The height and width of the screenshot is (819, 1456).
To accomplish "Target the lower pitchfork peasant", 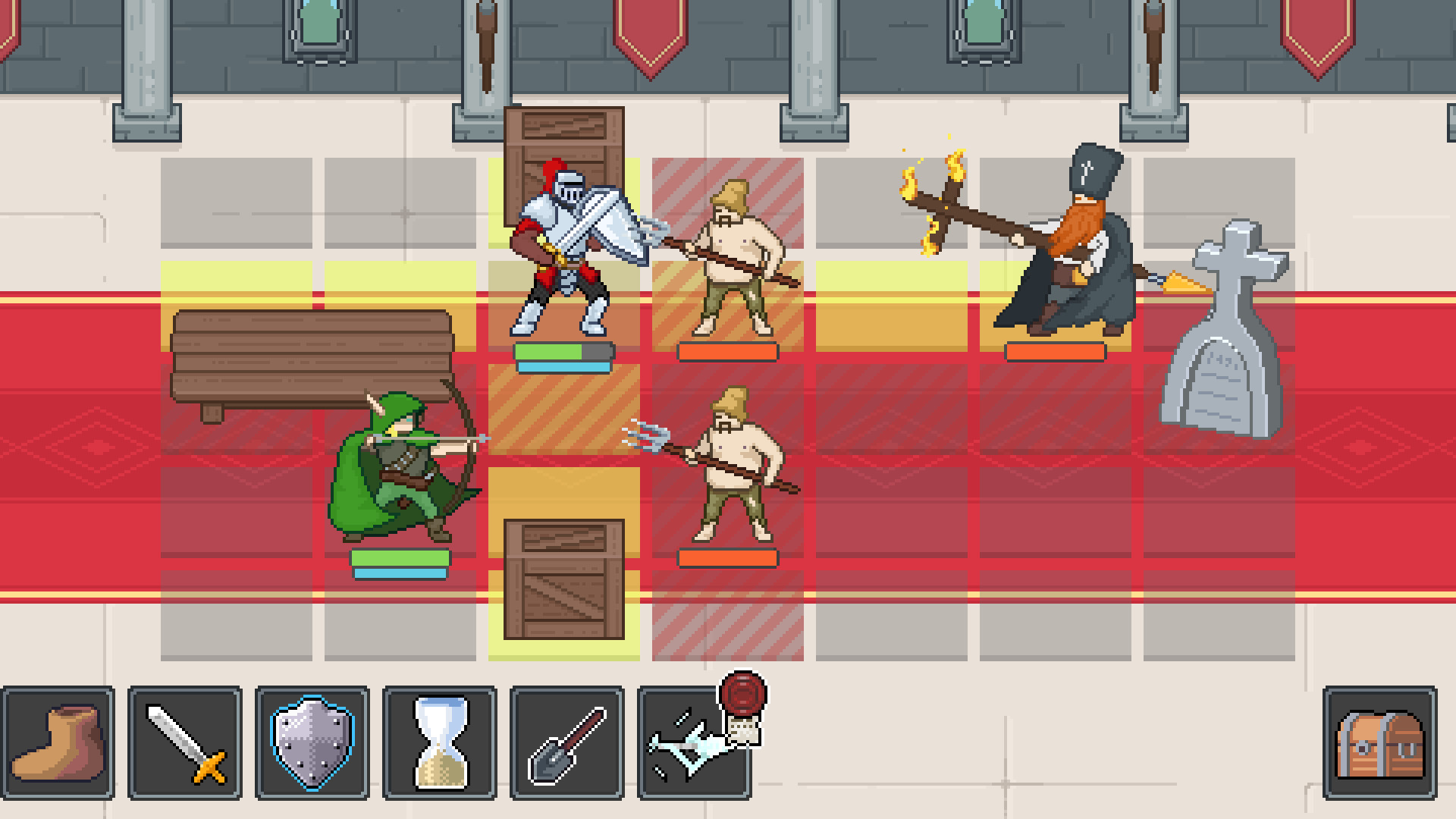I will click(x=732, y=470).
